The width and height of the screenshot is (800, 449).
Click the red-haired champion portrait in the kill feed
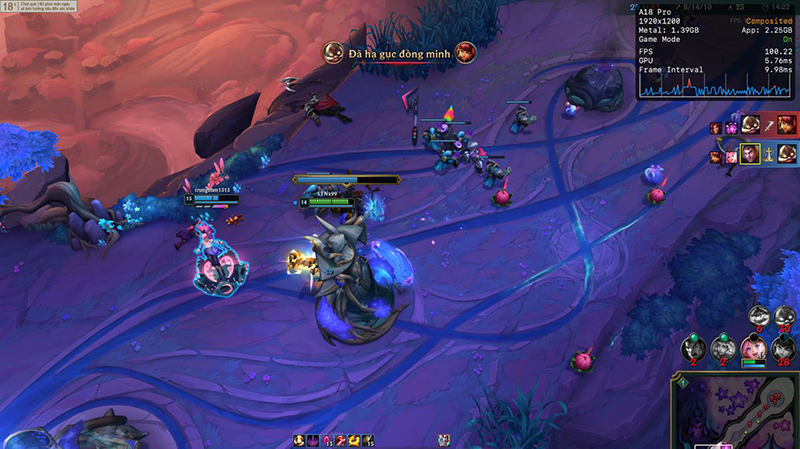(787, 126)
